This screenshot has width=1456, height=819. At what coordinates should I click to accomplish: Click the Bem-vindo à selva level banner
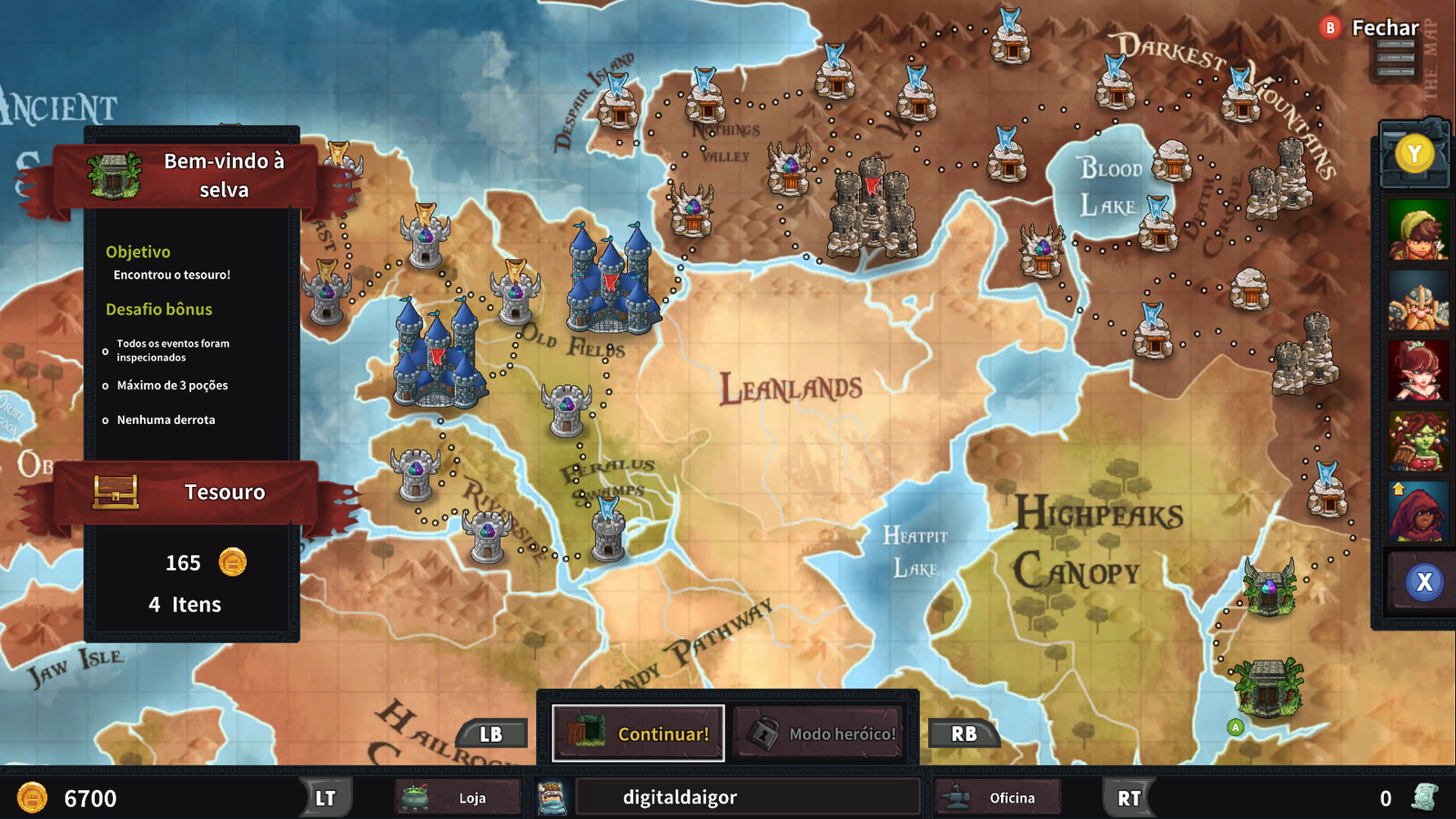191,176
